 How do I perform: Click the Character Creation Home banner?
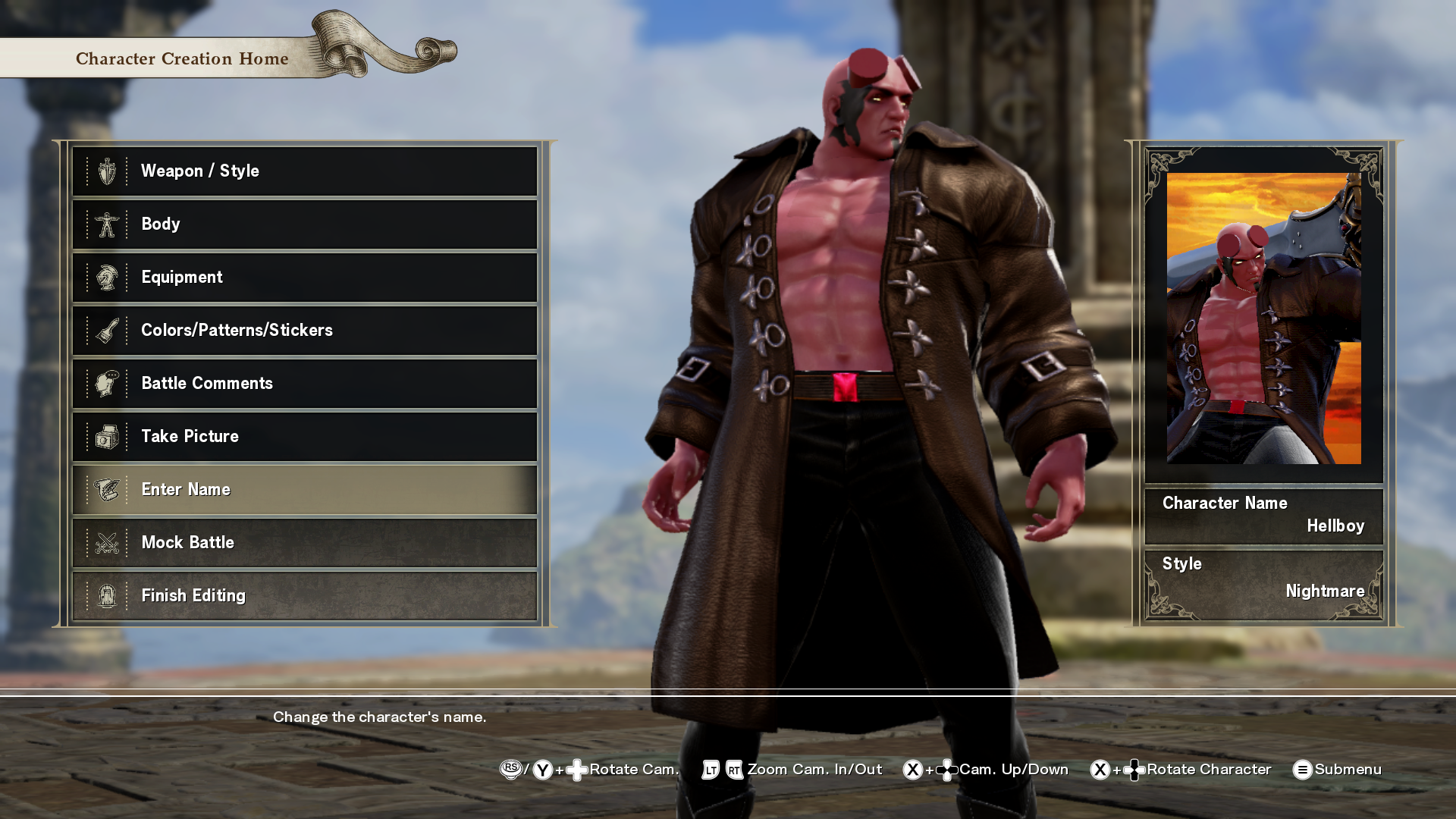pyautogui.click(x=182, y=58)
